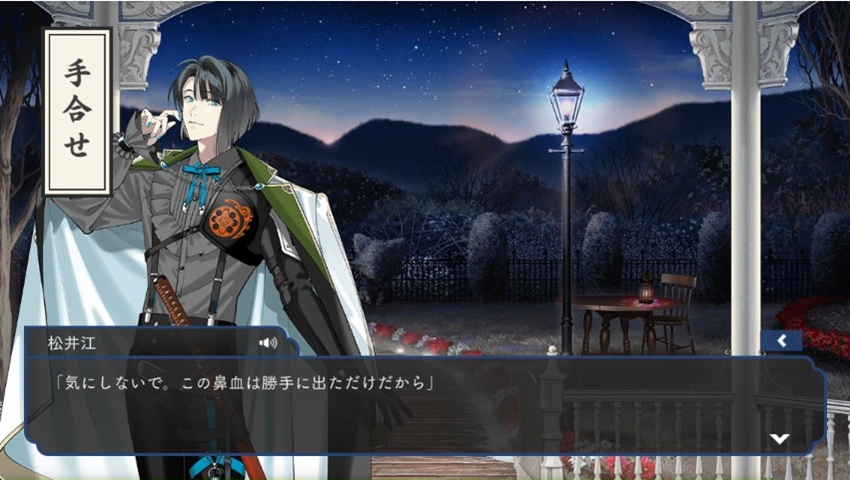Click the blue left-arrow tab above the dialogue box
850x480 pixels.
pos(781,341)
